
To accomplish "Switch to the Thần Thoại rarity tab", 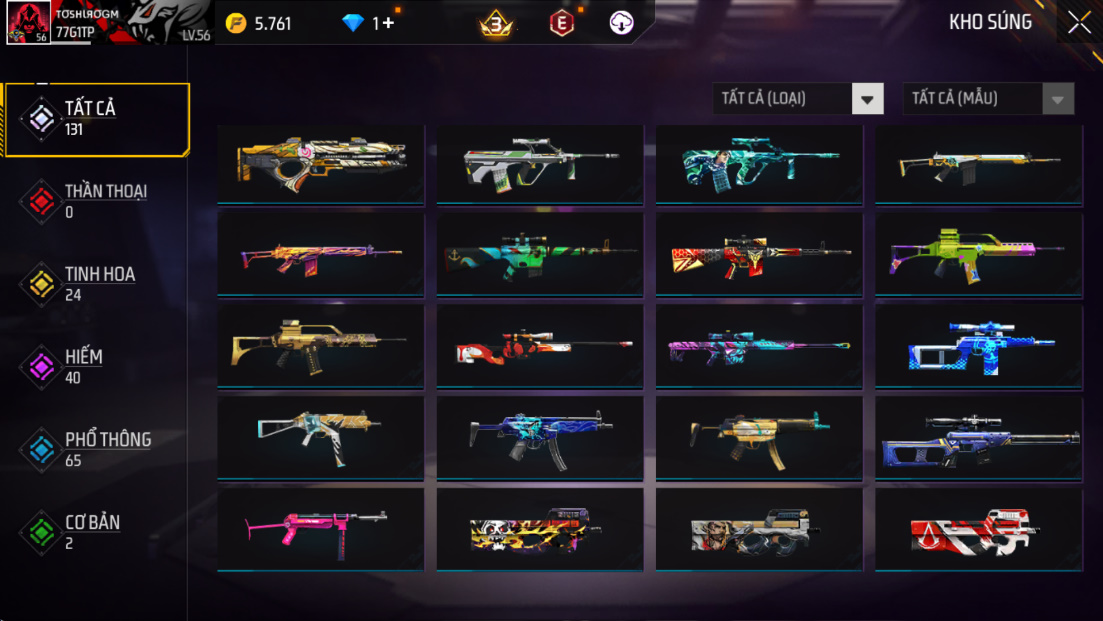I will pos(96,201).
